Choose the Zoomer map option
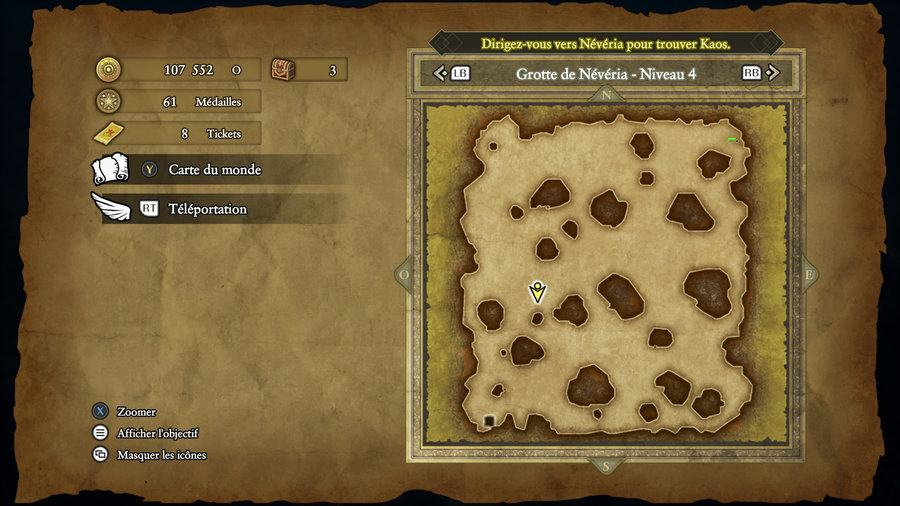Viewport: 900px width, 506px height. 135,412
